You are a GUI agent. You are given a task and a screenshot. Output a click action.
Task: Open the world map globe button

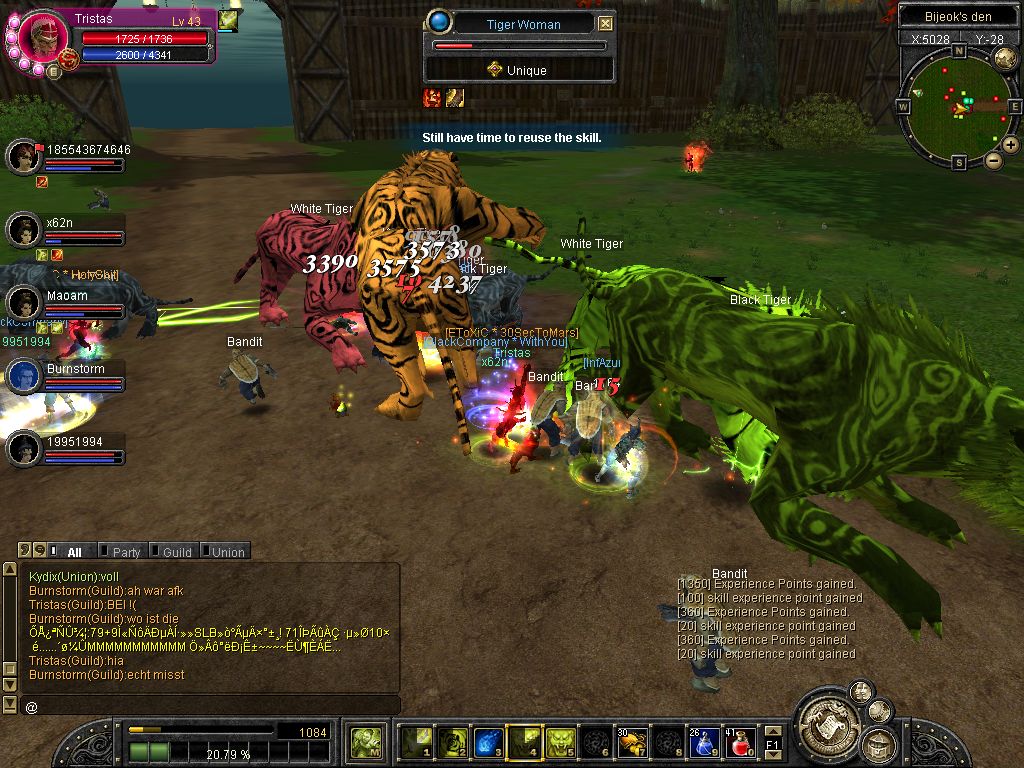click(1005, 57)
